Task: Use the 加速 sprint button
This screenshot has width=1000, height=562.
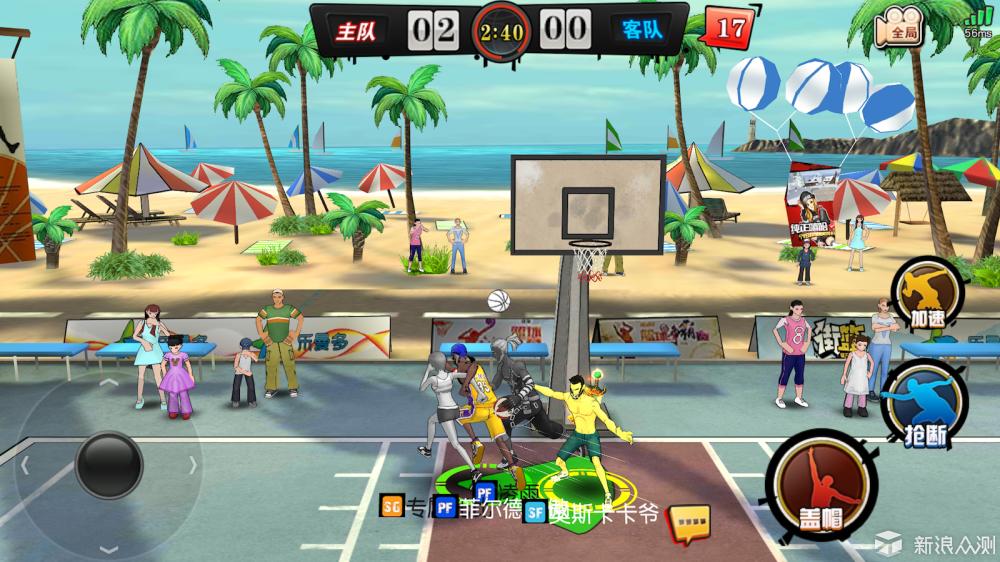Action: [x=927, y=291]
